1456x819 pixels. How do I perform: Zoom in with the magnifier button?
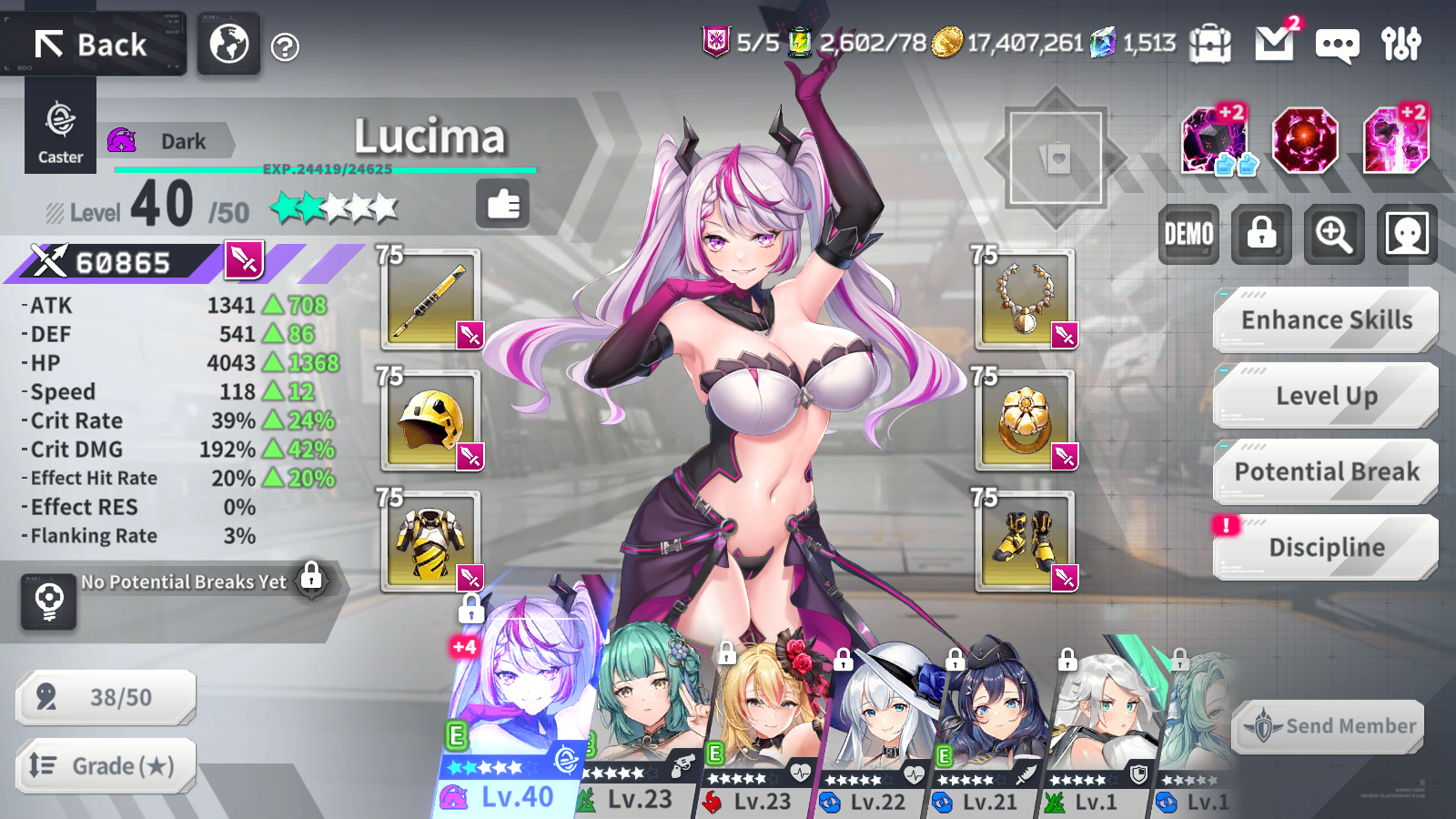click(1334, 235)
